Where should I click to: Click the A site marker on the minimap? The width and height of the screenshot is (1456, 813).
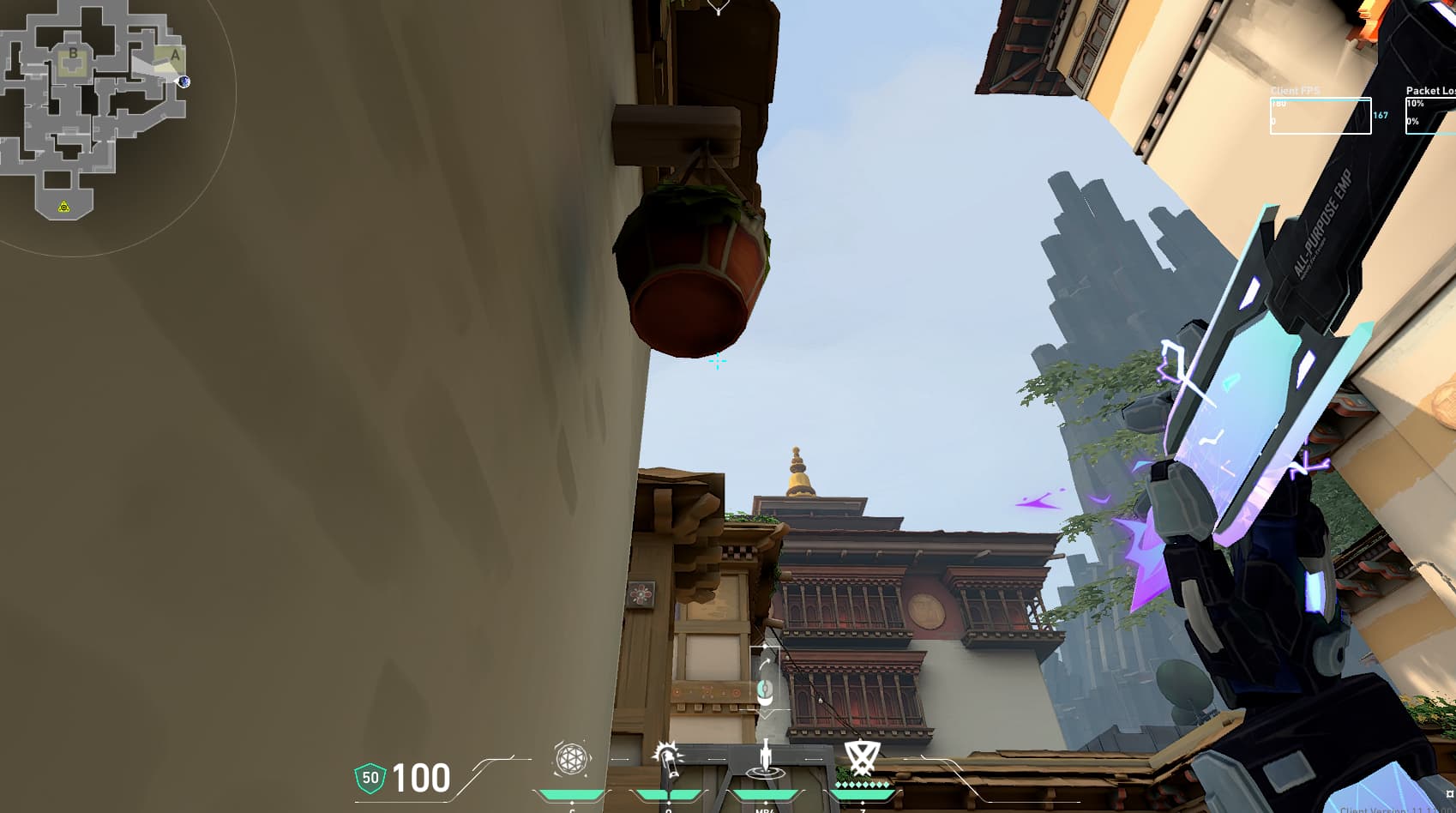point(175,54)
